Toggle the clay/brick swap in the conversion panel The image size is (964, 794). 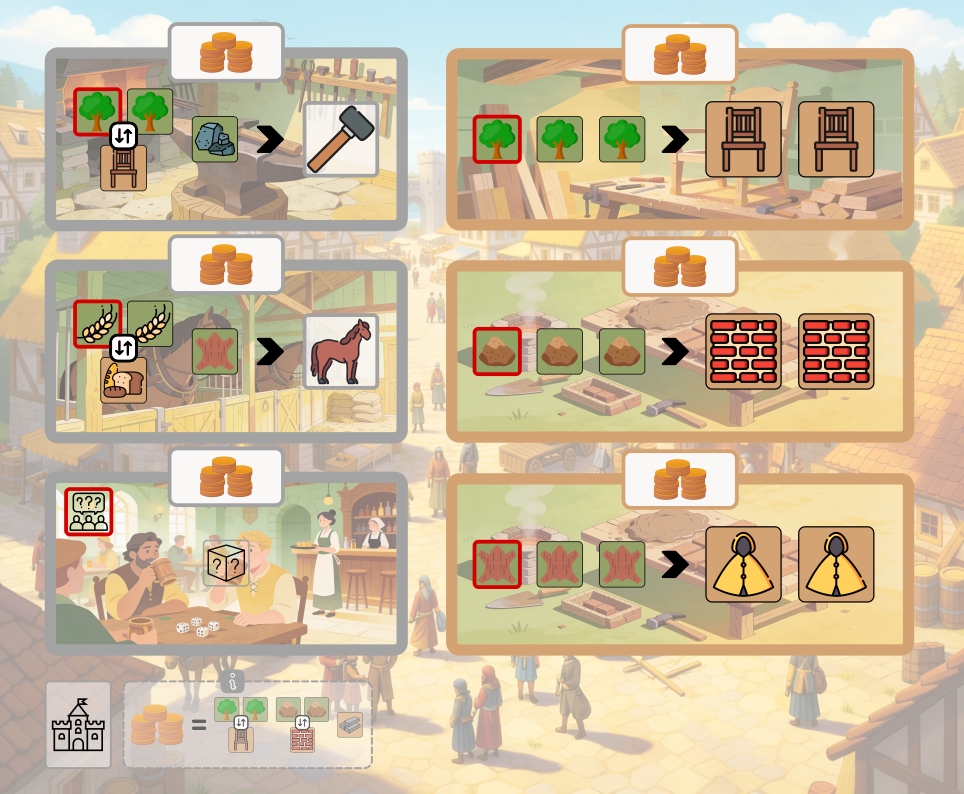click(x=302, y=723)
